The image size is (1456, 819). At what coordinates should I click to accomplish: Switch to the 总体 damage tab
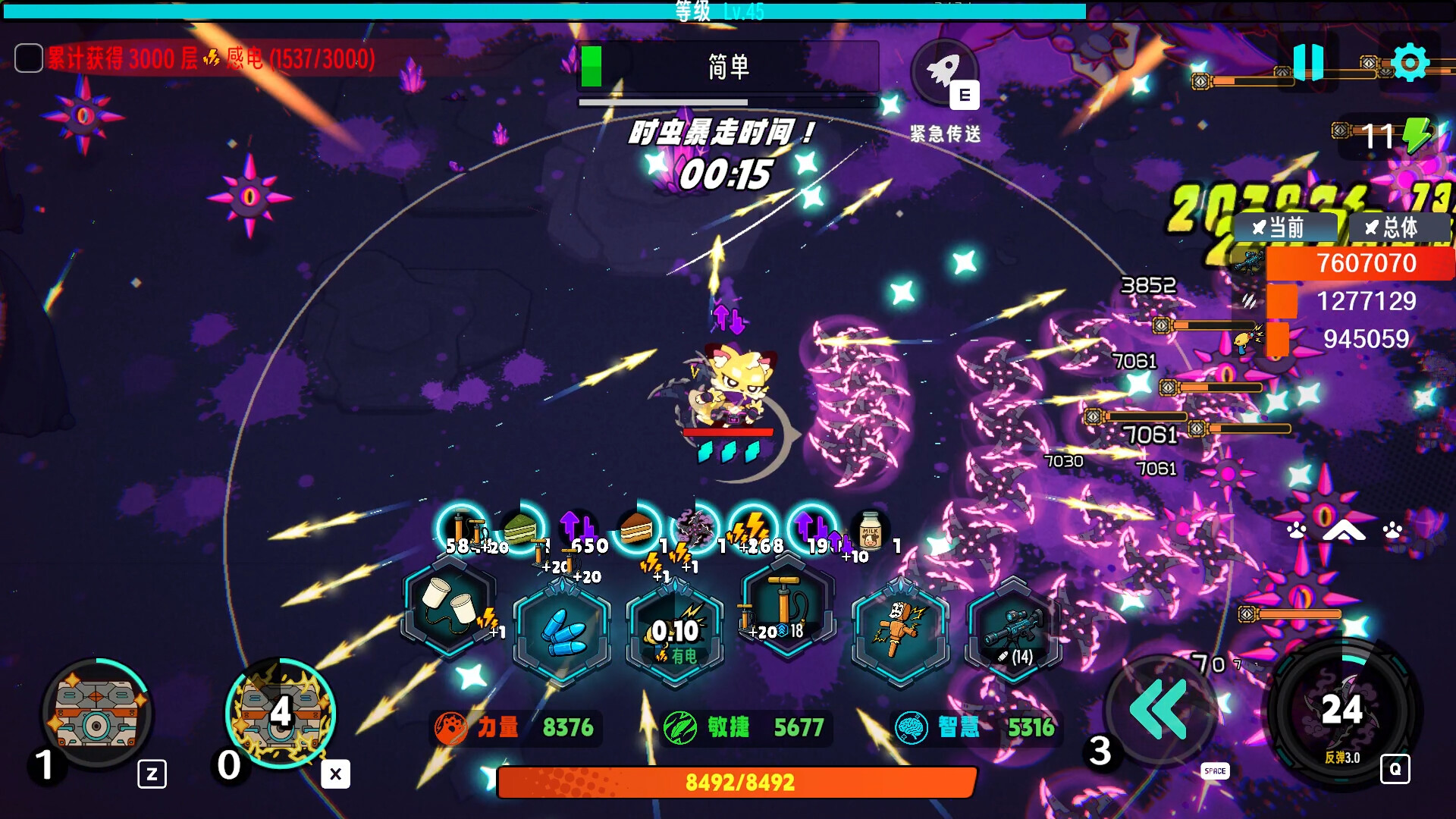pyautogui.click(x=1398, y=227)
